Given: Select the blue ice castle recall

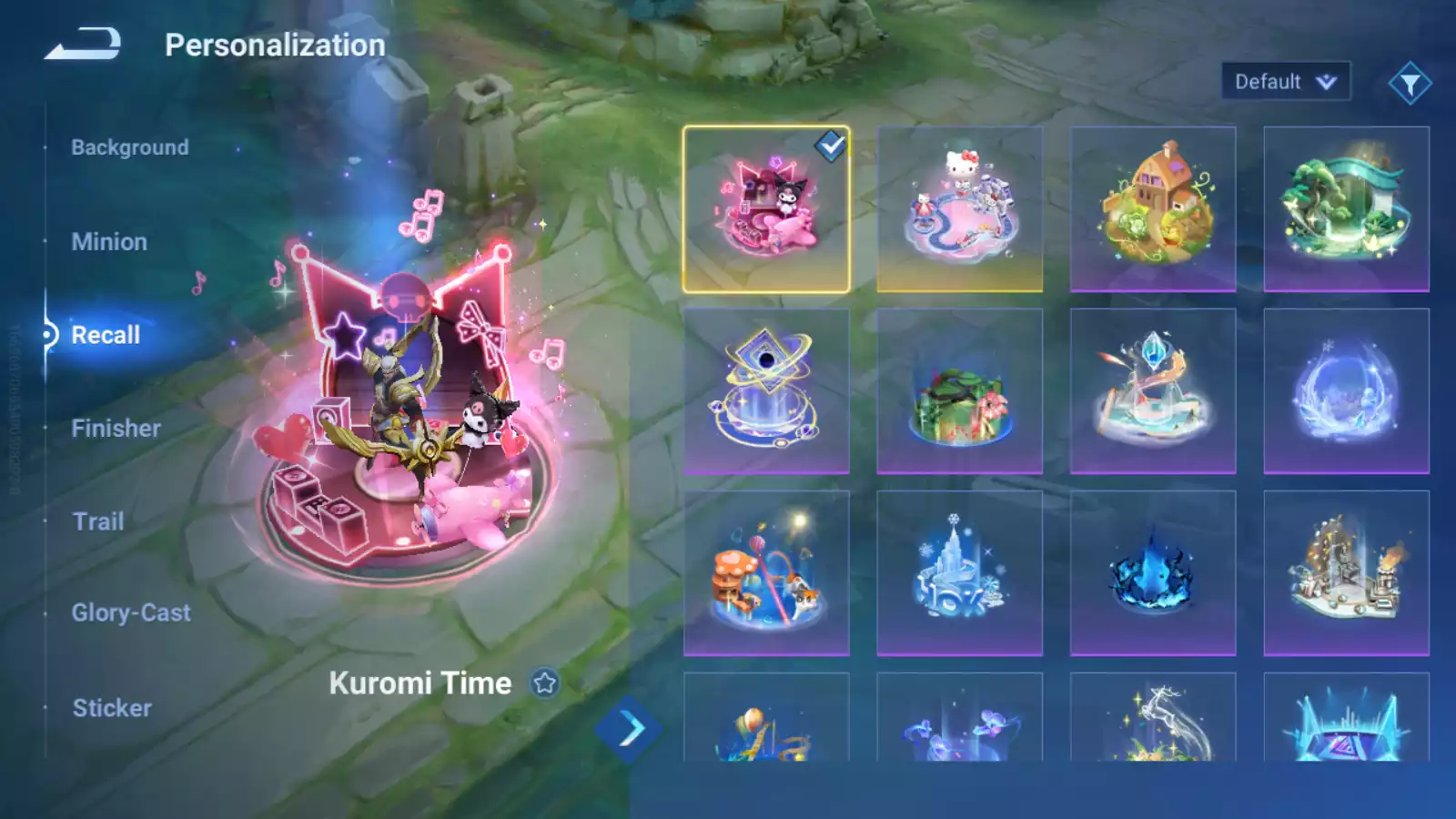Looking at the screenshot, I should point(959,573).
